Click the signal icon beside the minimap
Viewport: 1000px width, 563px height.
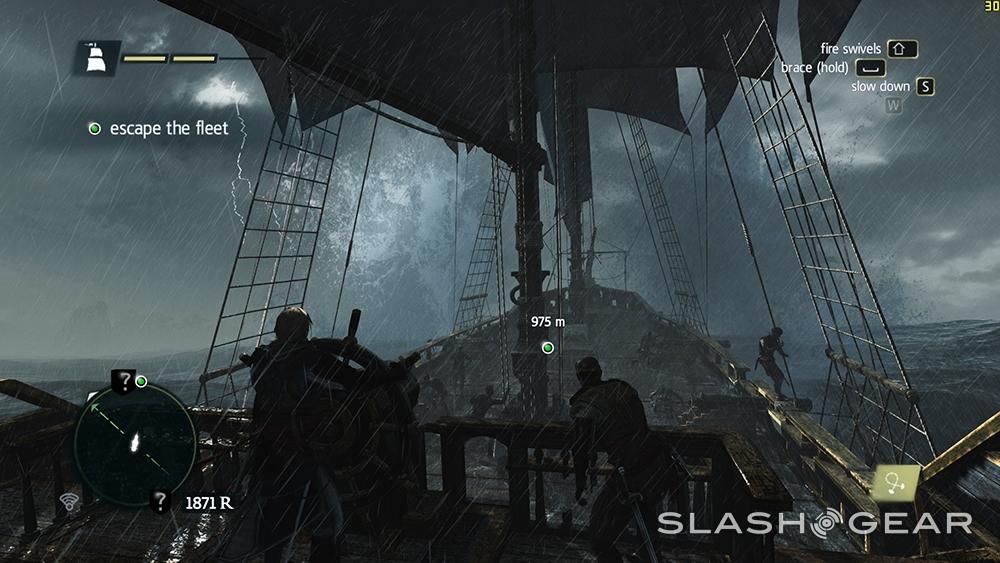click(x=69, y=500)
